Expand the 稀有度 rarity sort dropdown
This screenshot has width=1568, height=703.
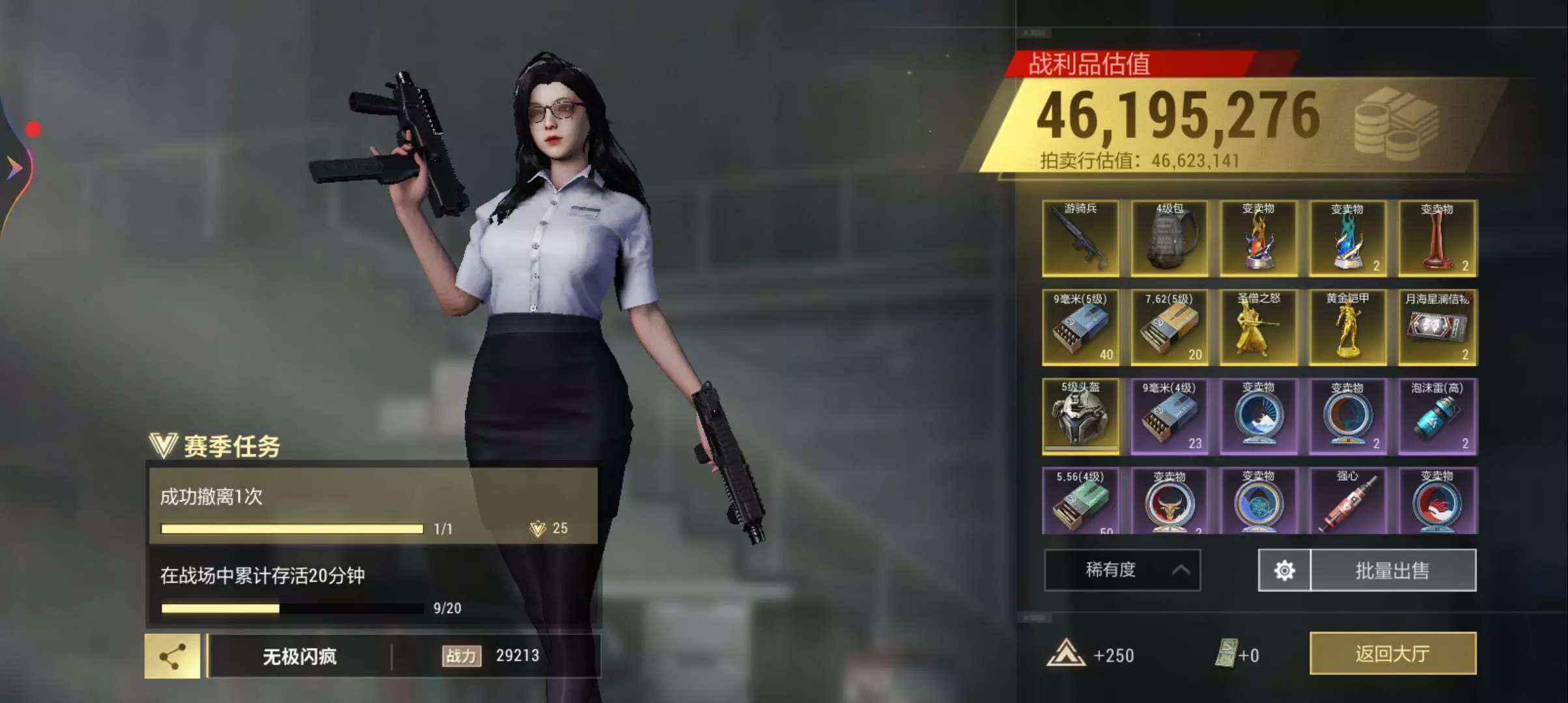click(1122, 571)
